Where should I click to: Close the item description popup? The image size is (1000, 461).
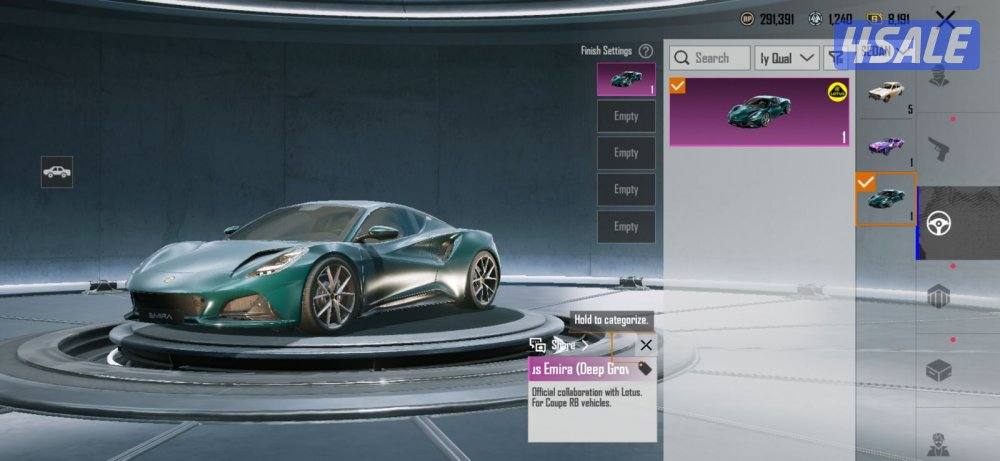pyautogui.click(x=646, y=345)
